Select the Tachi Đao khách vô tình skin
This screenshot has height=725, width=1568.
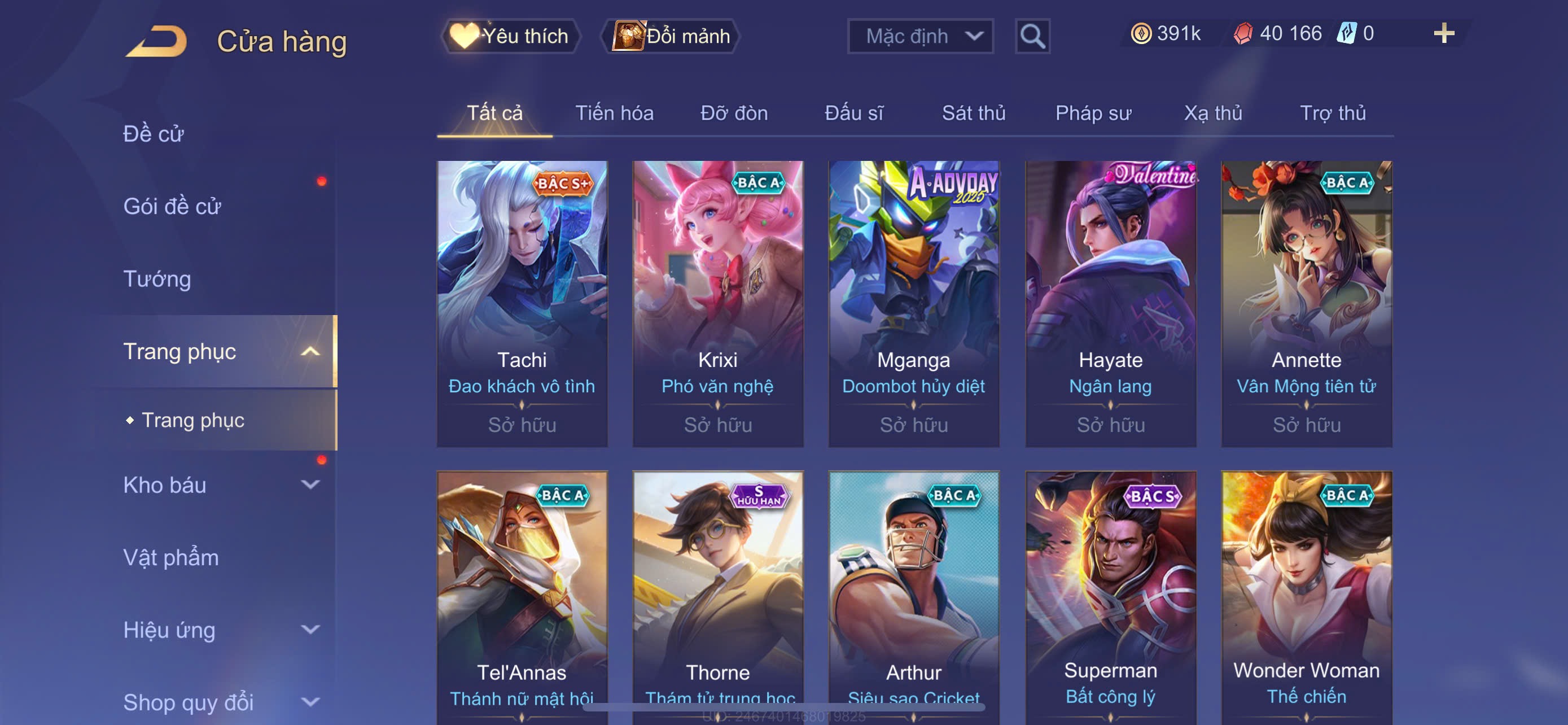[522, 303]
